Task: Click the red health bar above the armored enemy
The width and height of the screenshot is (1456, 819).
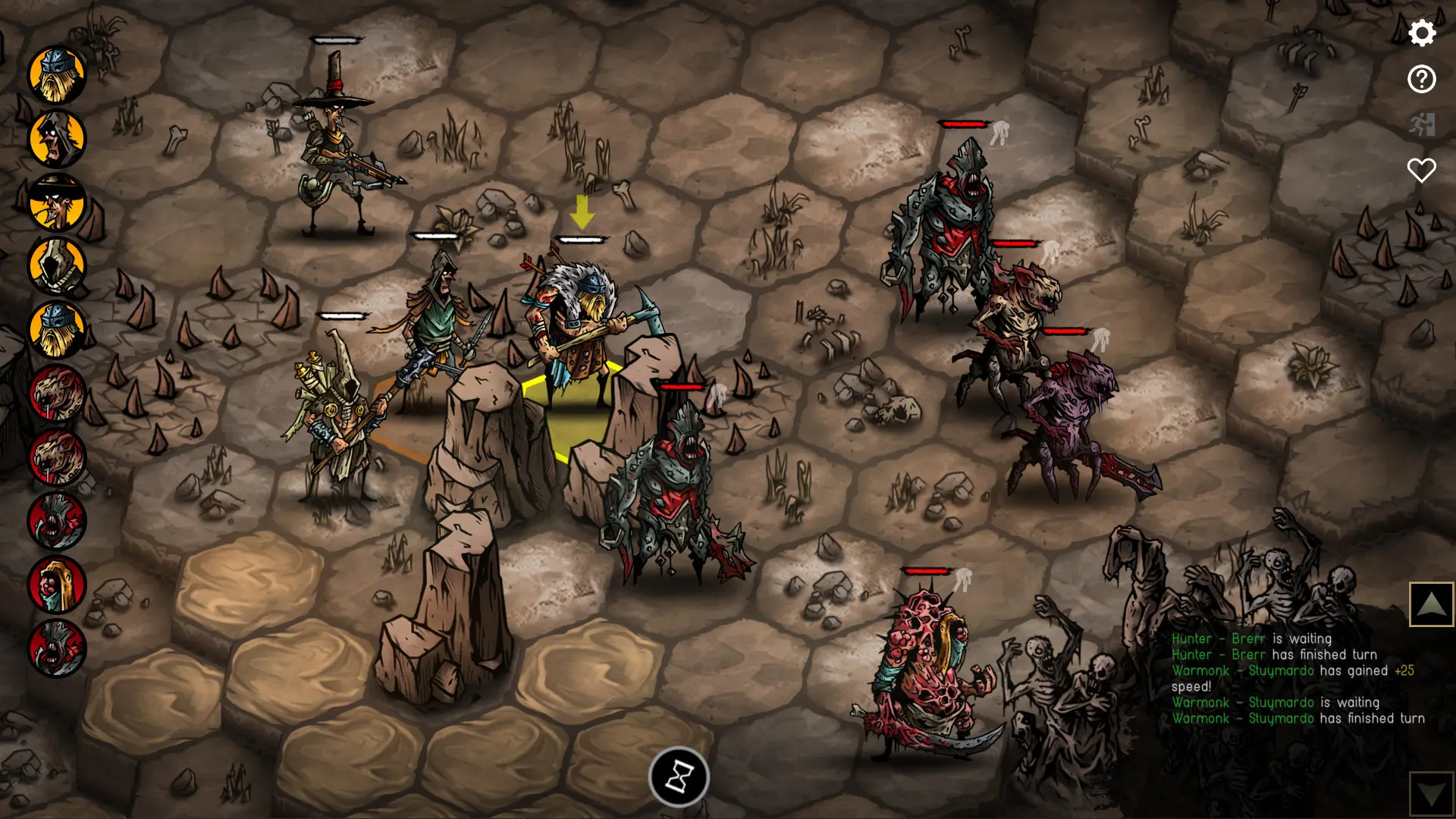Action: tap(681, 387)
